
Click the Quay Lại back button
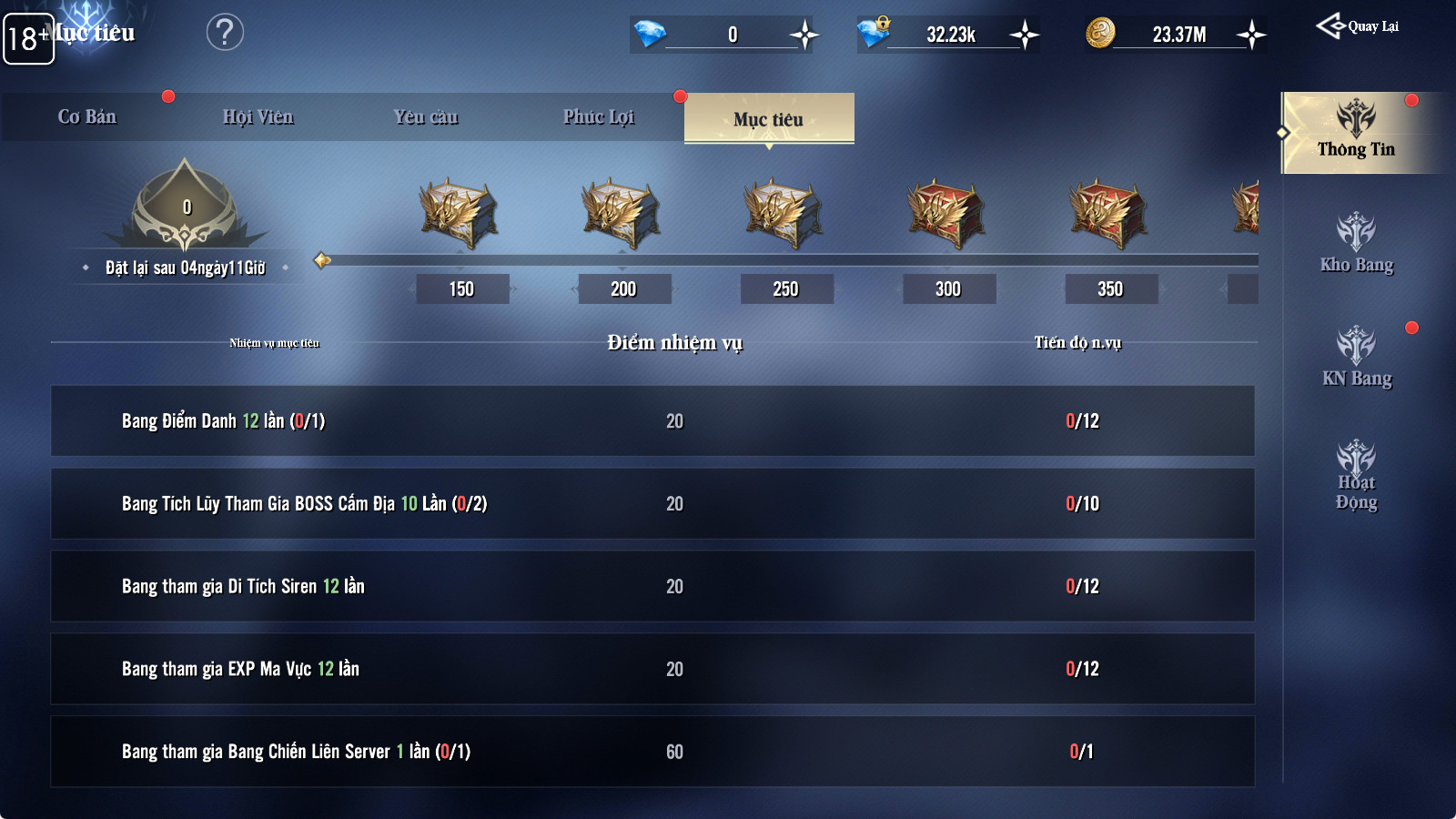[x=1358, y=26]
